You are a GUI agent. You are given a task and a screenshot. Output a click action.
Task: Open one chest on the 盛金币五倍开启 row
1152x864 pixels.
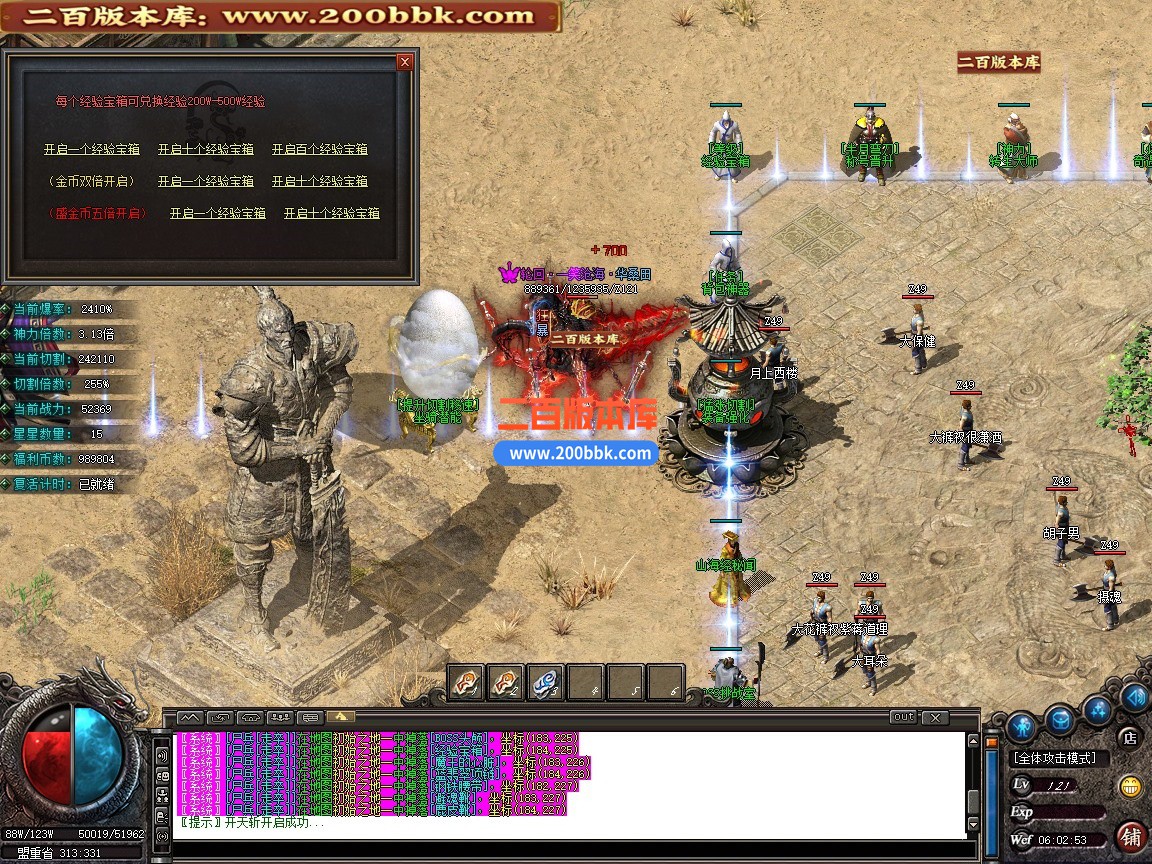coord(217,213)
